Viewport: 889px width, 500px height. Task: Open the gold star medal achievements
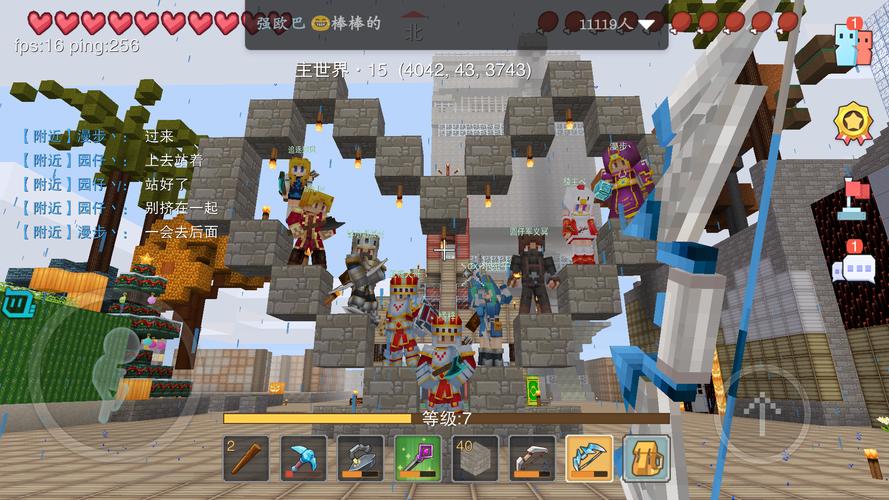(x=853, y=122)
